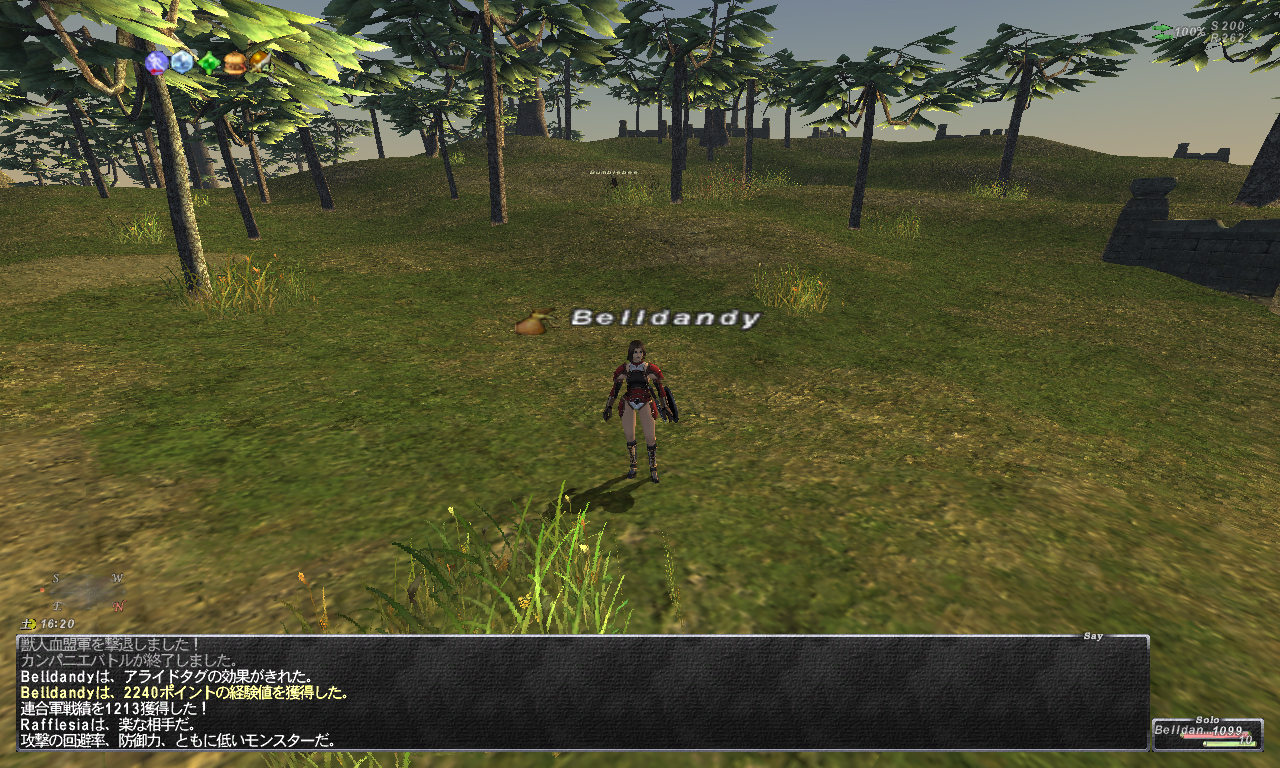Select the green four-point star status icon
This screenshot has height=768, width=1280.
click(x=208, y=63)
